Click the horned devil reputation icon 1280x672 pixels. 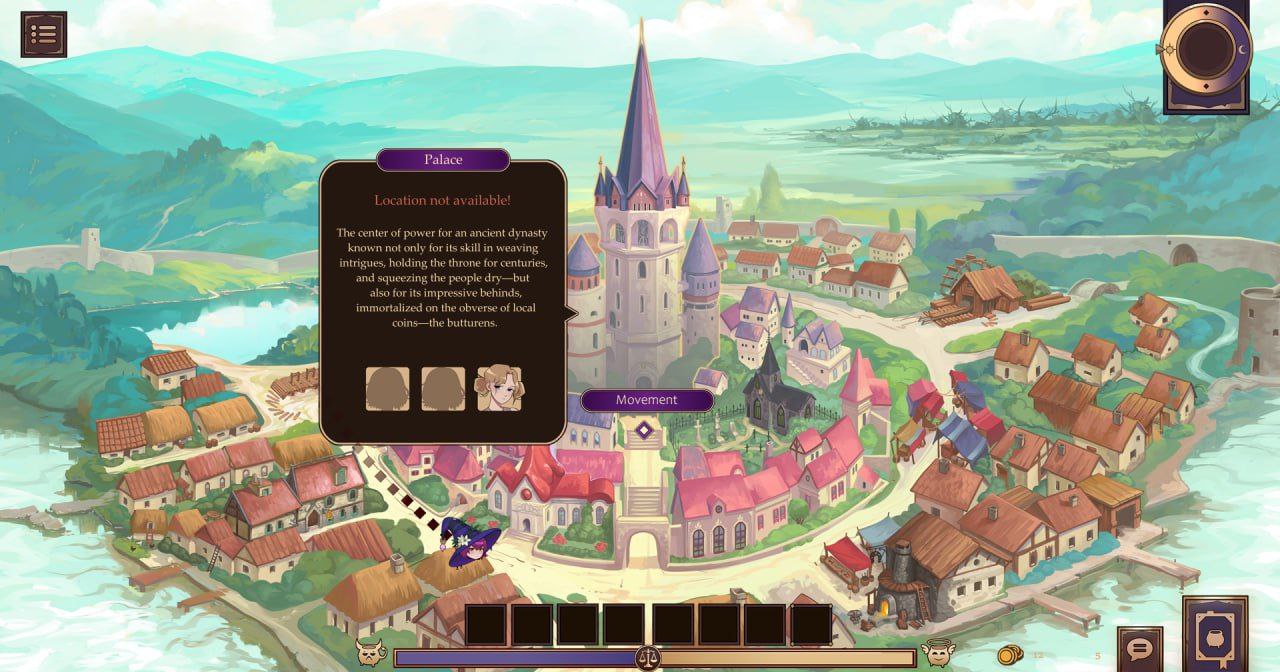(372, 654)
